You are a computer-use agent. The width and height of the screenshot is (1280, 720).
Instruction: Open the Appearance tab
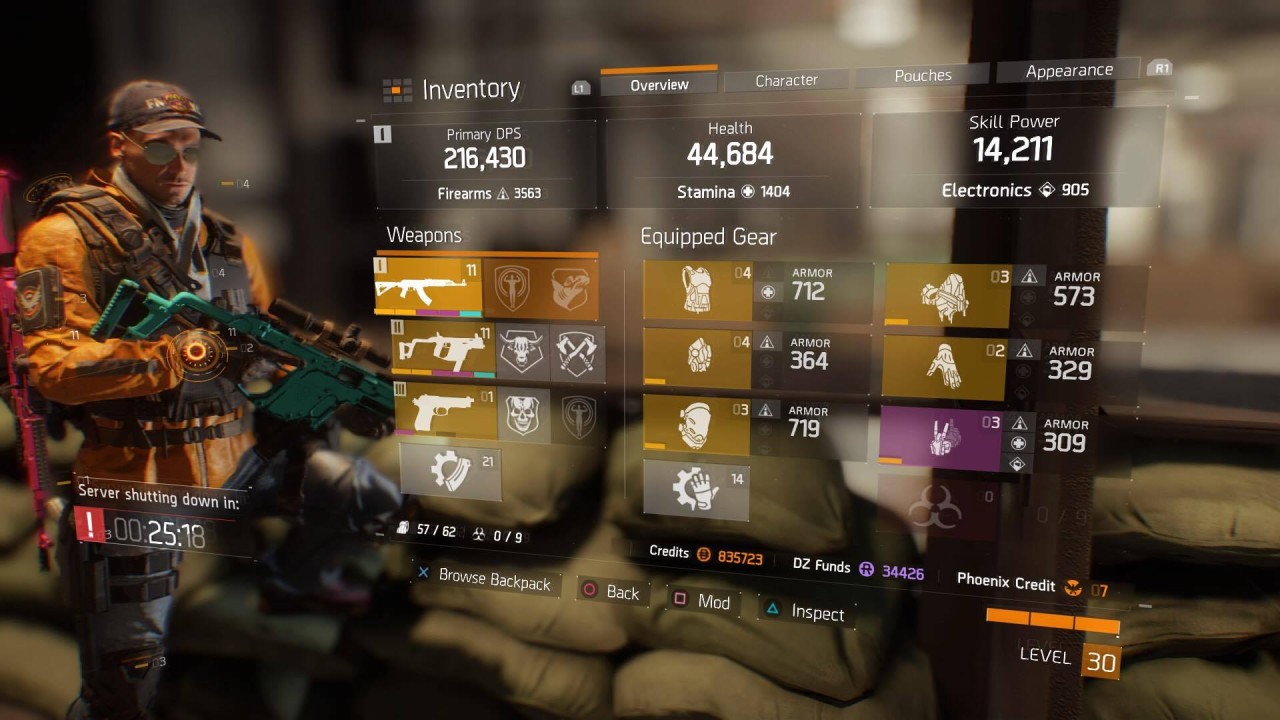1068,70
